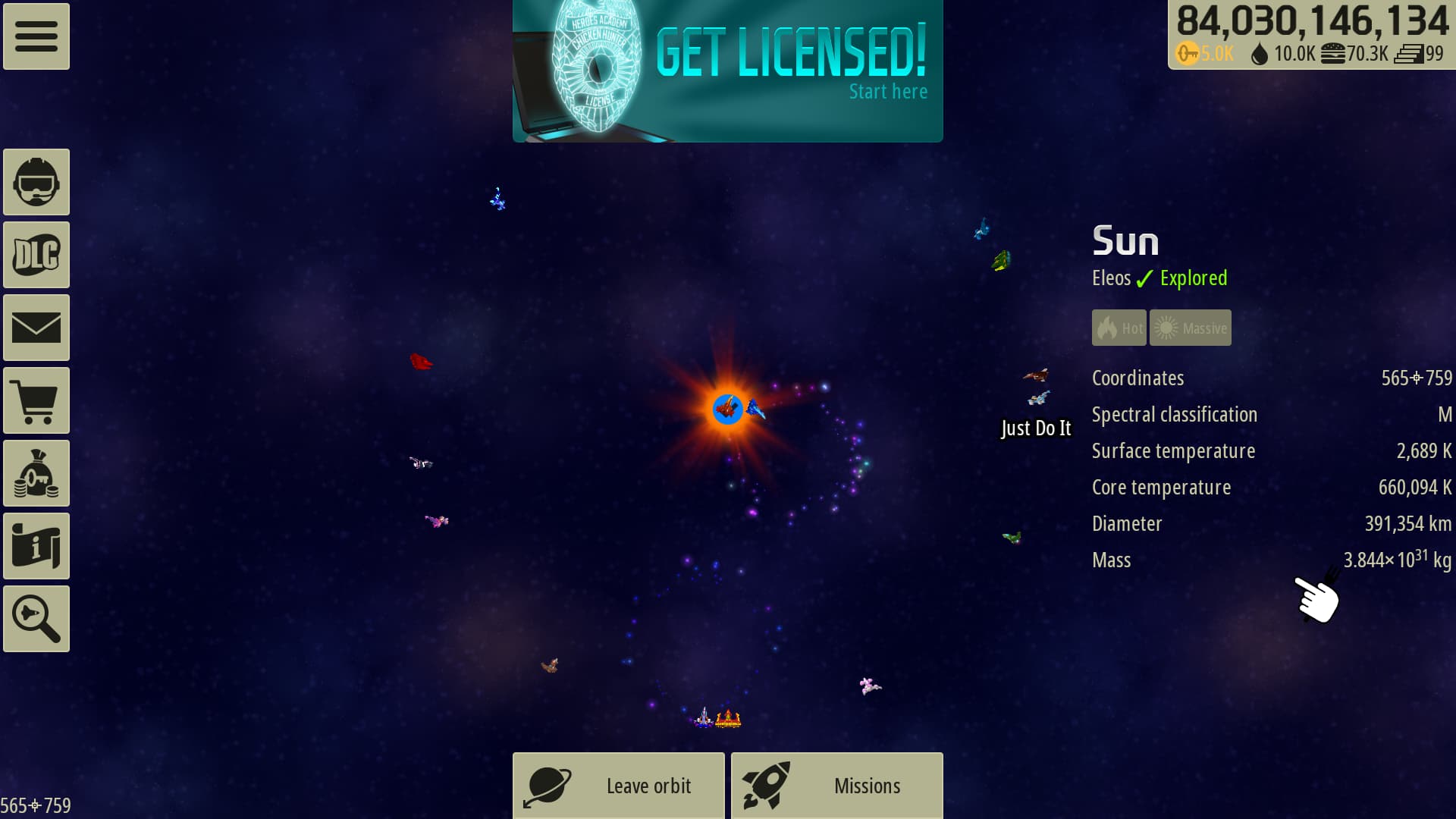Viewport: 1456px width, 819px height.
Task: Click the Get Licensed banner
Action: click(x=728, y=71)
